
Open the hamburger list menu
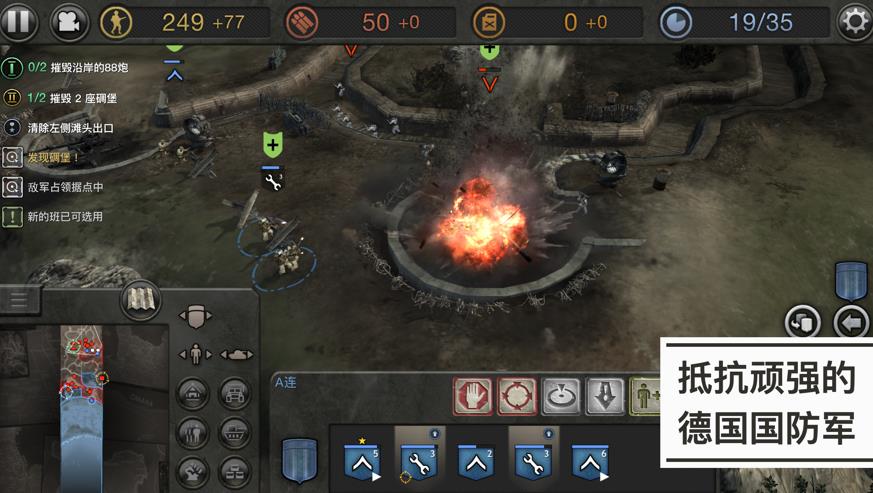(20, 299)
